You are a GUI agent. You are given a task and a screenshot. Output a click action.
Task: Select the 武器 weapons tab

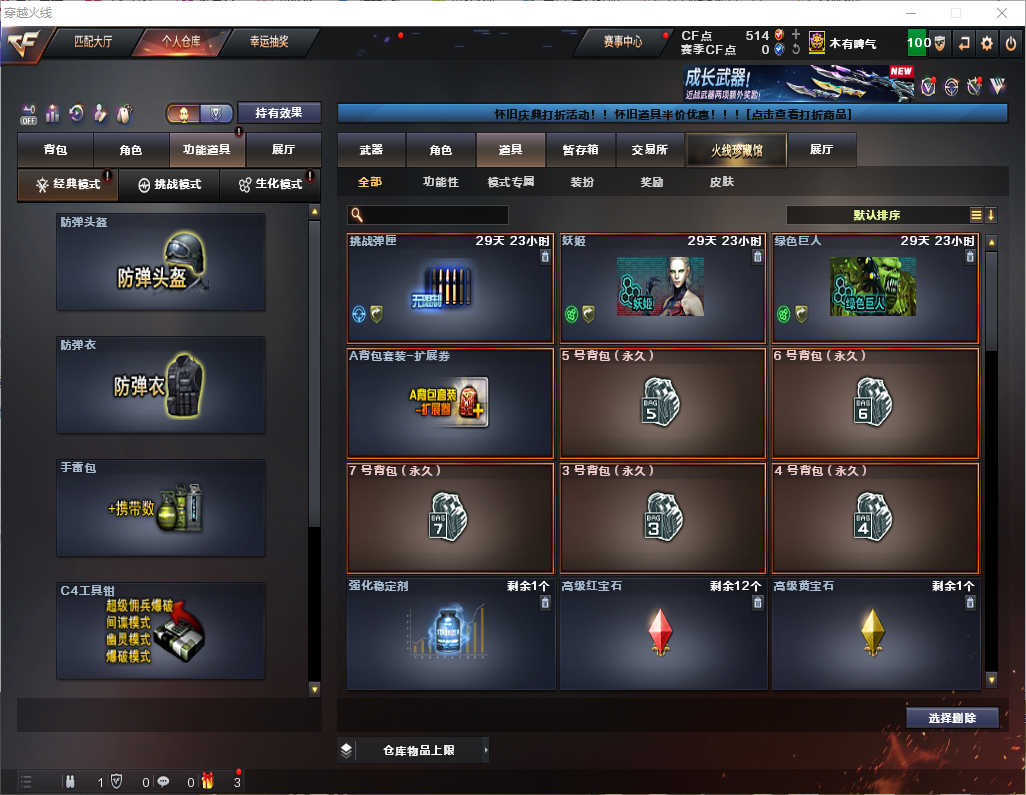371,150
